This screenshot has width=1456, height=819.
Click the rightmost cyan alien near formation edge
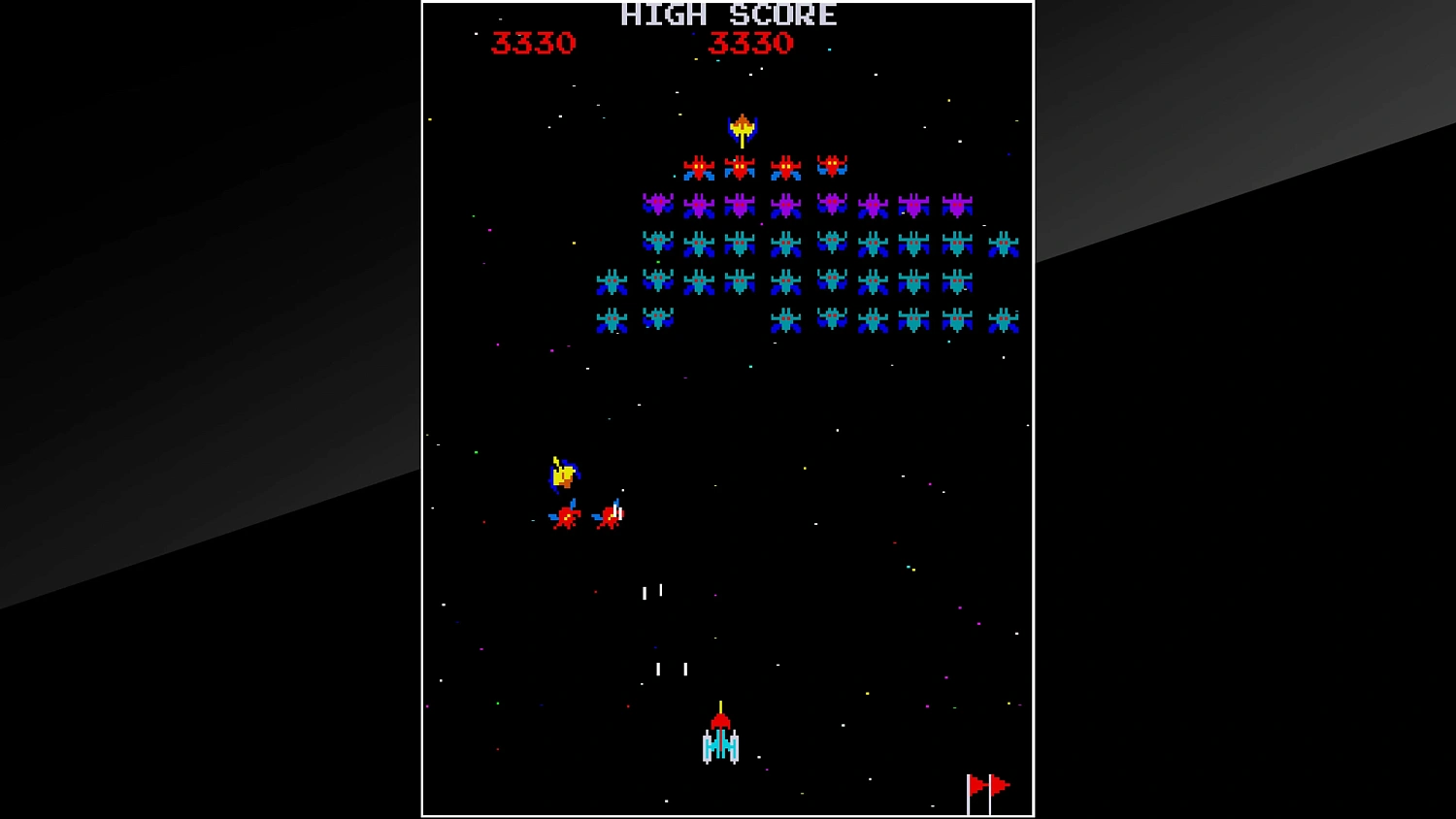(x=1005, y=244)
